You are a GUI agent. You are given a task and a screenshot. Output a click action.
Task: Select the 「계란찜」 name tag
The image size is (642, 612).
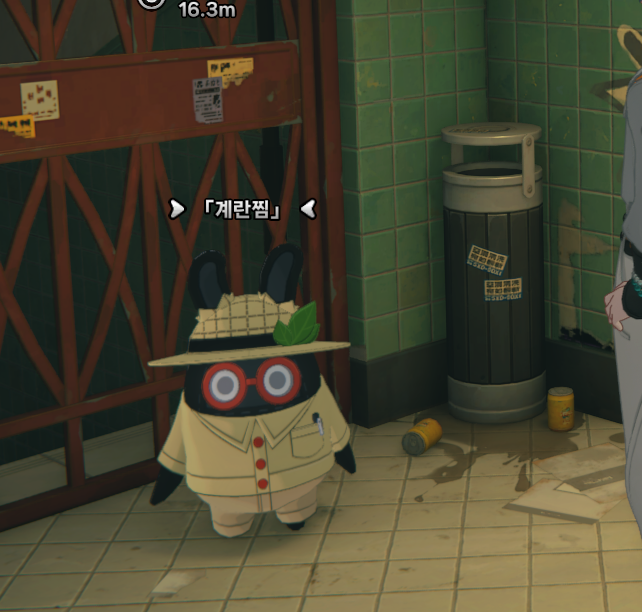click(x=243, y=209)
